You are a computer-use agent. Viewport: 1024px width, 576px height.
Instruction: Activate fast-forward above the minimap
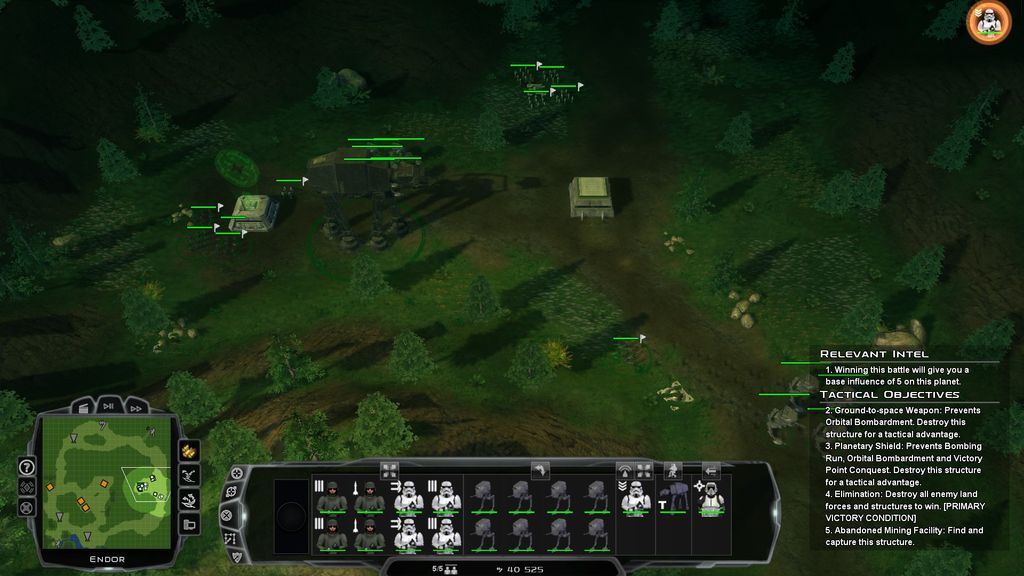[x=135, y=408]
